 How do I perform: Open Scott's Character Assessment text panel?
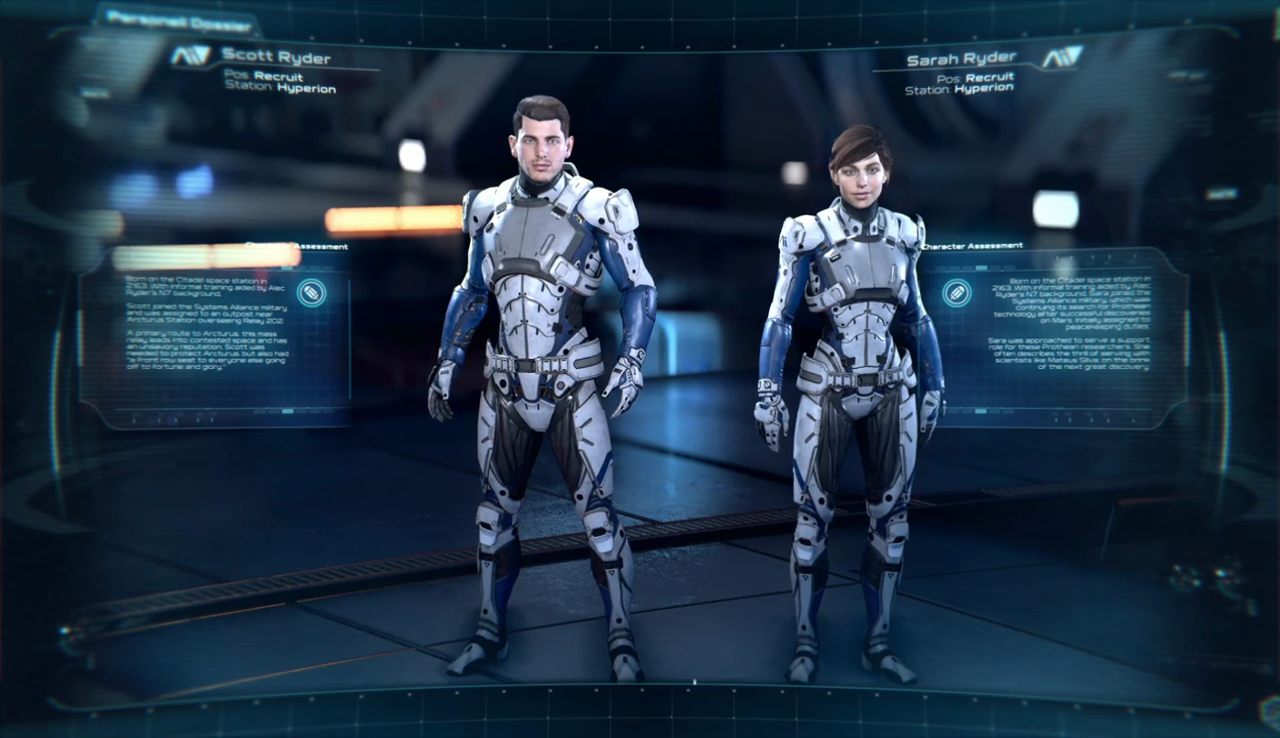[x=215, y=335]
